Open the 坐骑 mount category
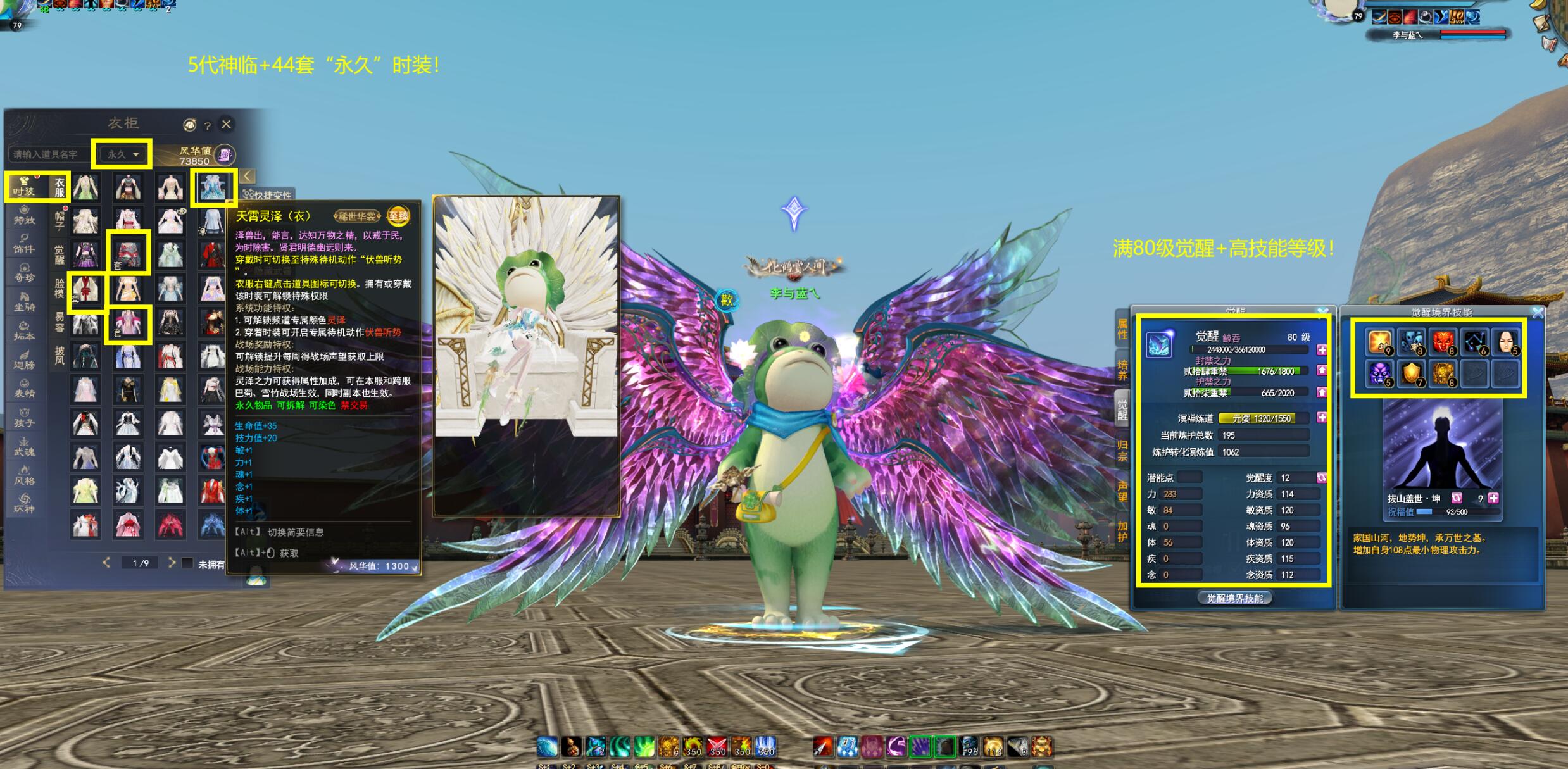The height and width of the screenshot is (769, 1568). point(25,302)
